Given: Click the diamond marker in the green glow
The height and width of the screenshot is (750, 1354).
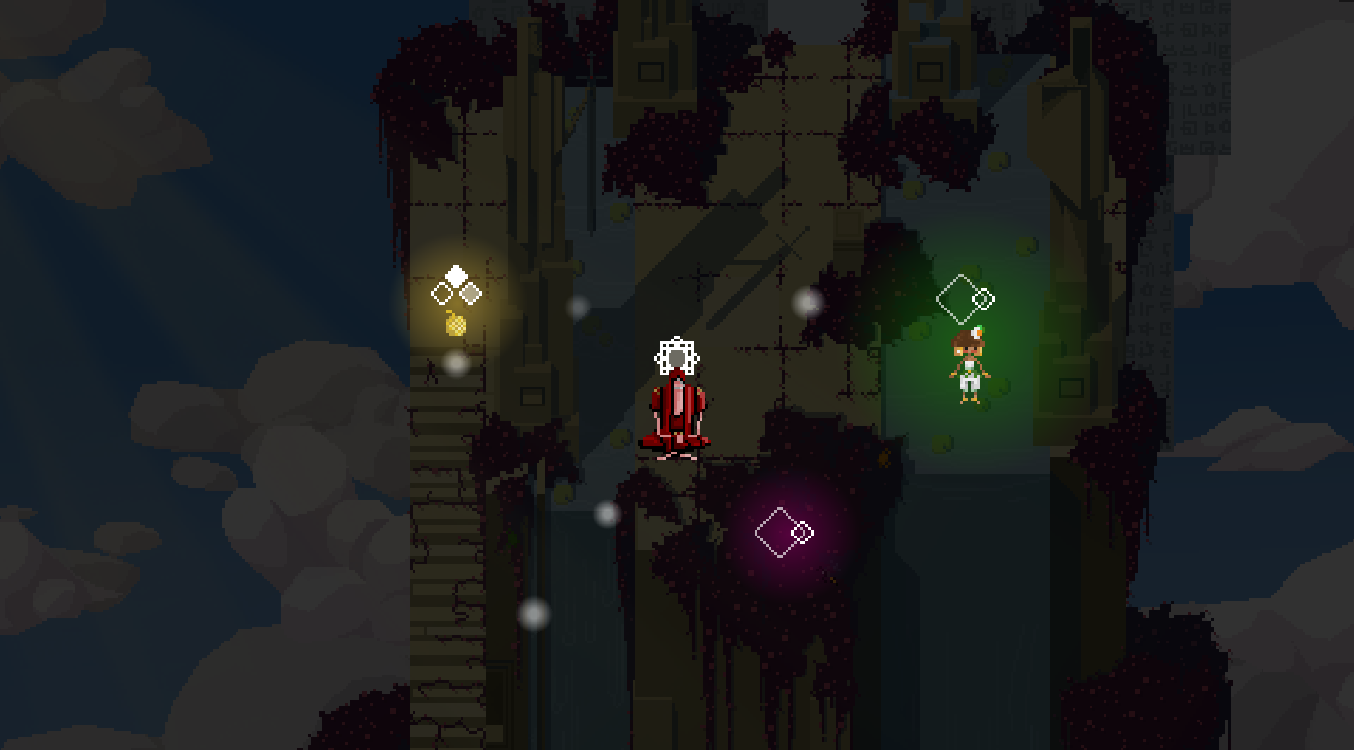Looking at the screenshot, I should [964, 298].
